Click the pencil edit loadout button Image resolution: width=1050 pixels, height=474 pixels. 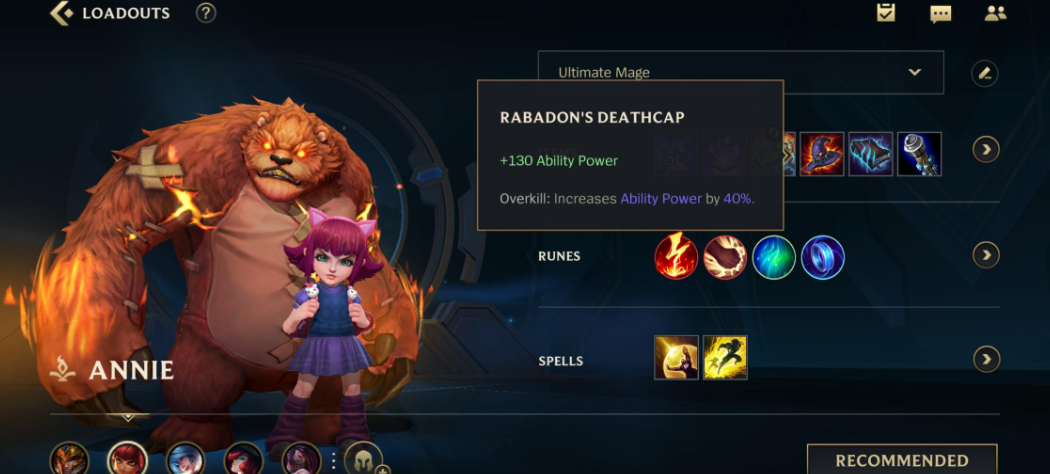985,73
